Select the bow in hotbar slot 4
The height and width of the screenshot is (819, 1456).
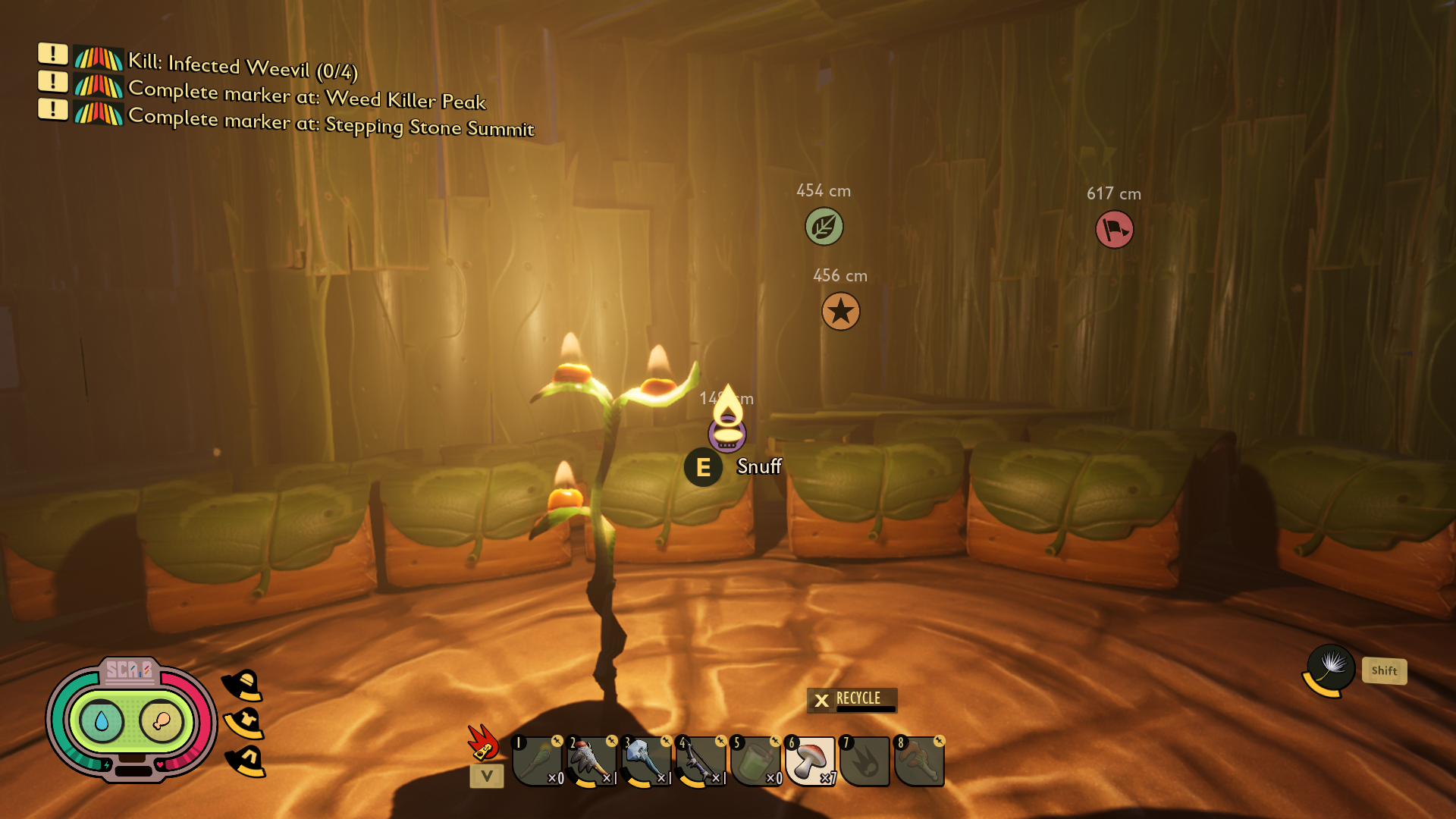point(701,761)
